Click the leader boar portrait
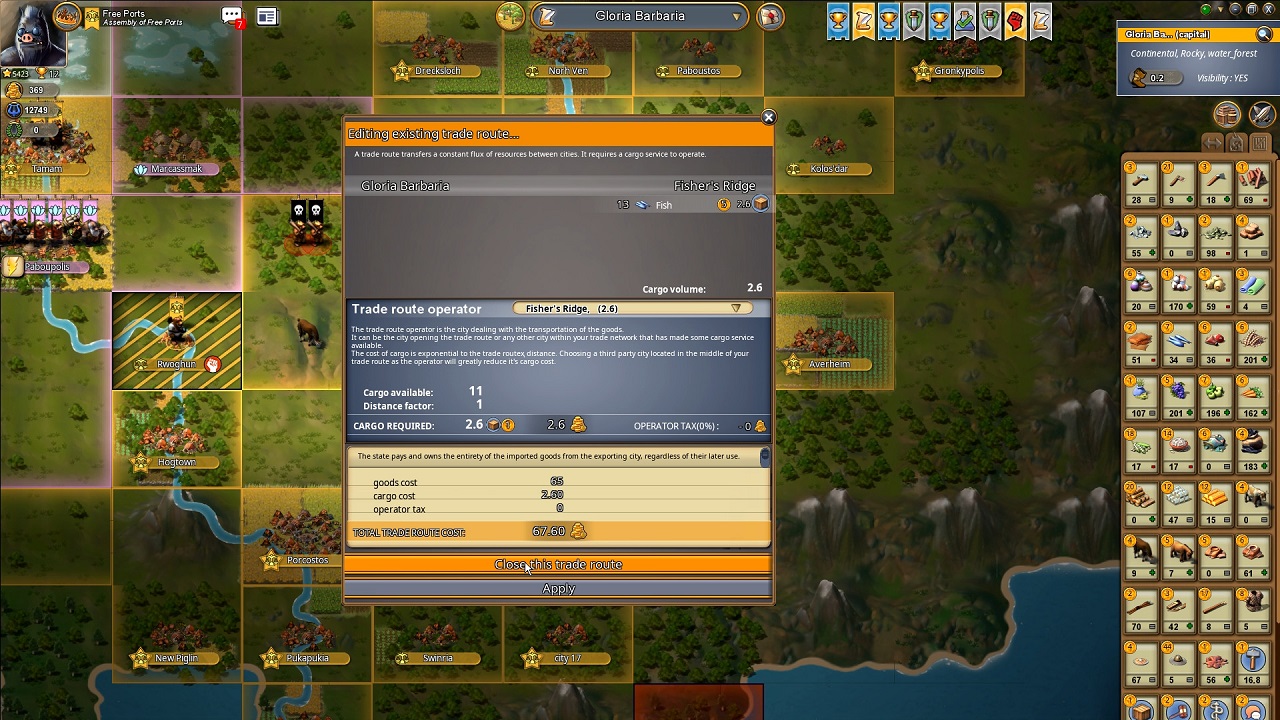The image size is (1280, 720). click(x=32, y=34)
